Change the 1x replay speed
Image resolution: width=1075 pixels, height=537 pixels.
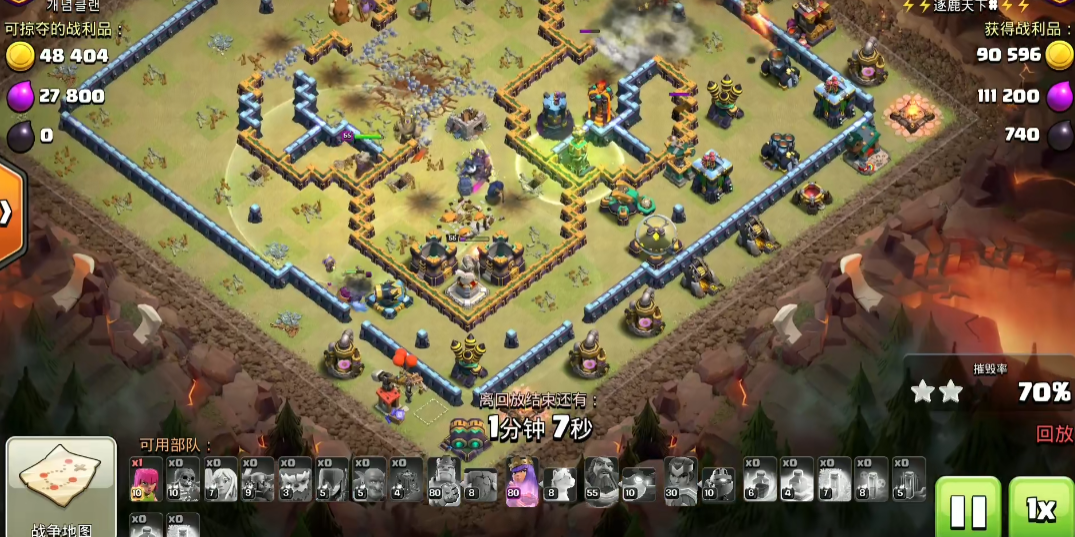point(1040,508)
